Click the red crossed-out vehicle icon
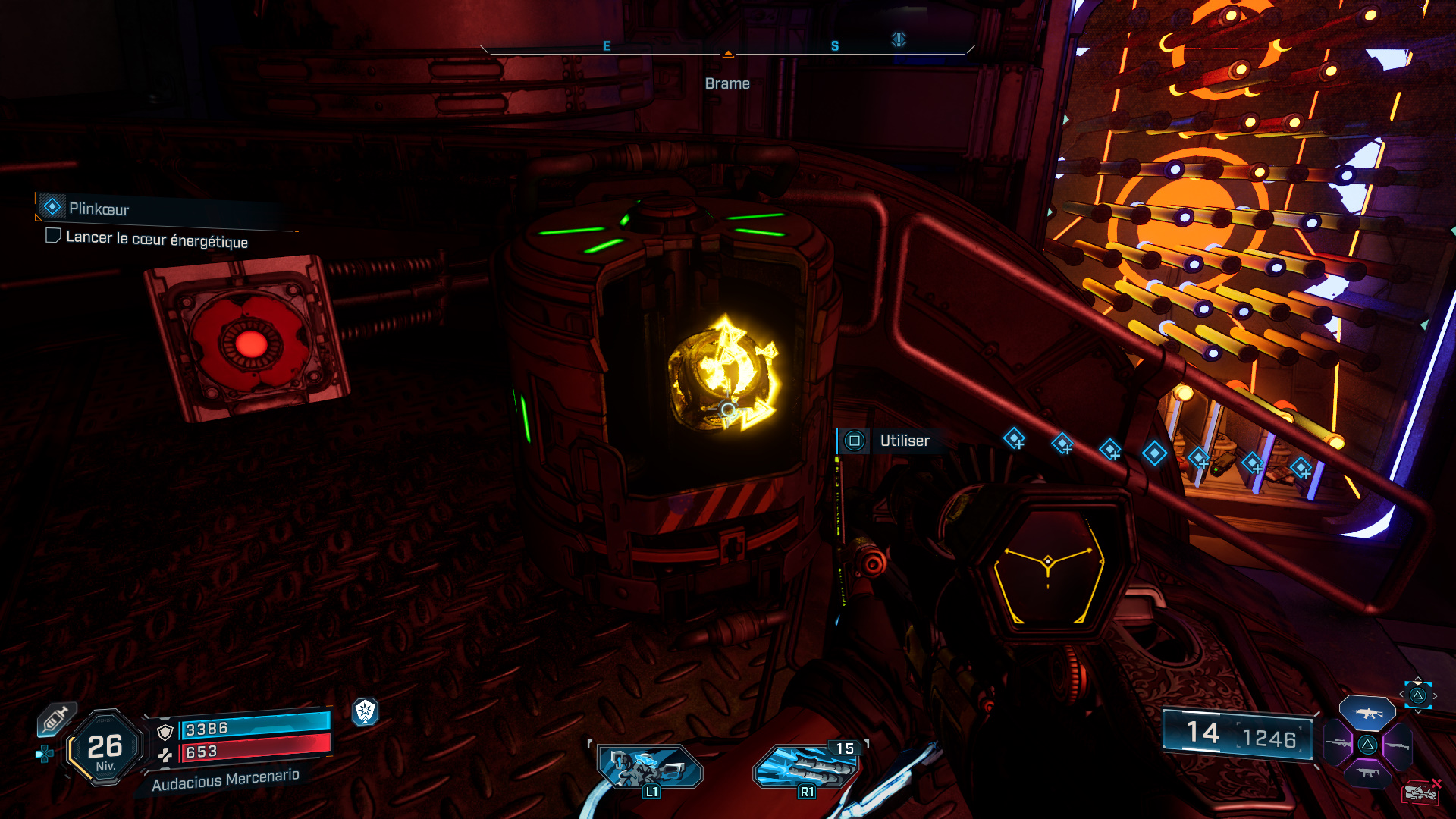Viewport: 1456px width, 819px height. point(1421,792)
